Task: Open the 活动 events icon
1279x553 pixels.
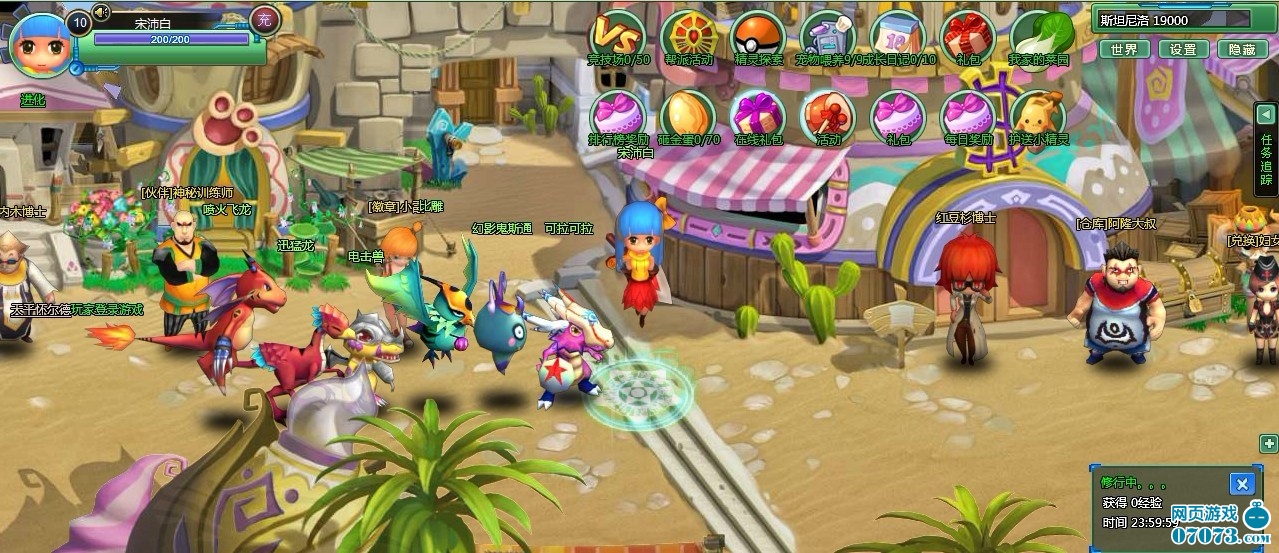Action: point(828,114)
